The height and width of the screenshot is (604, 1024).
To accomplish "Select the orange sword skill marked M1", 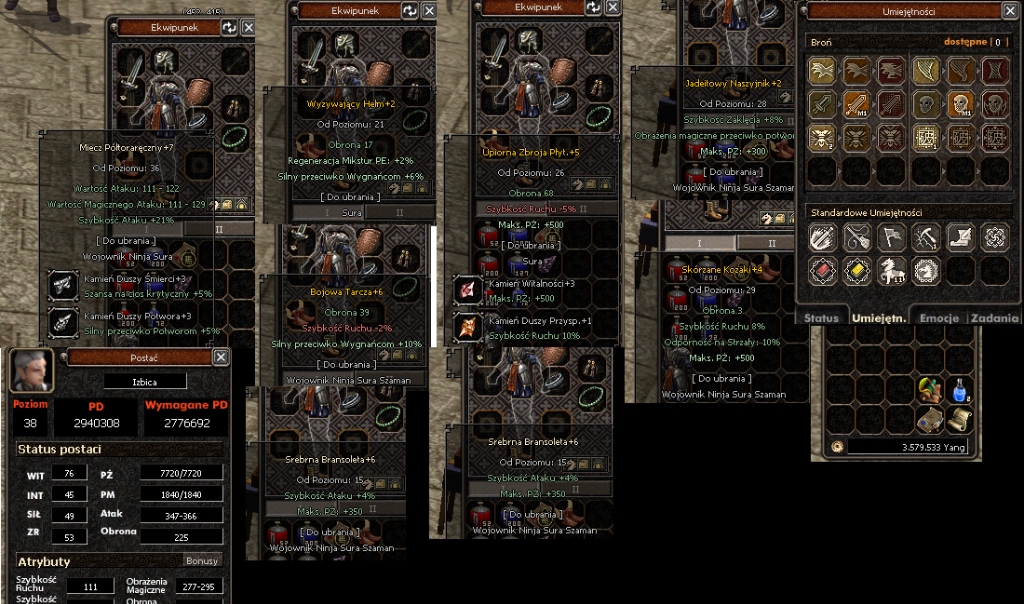I will tap(857, 104).
